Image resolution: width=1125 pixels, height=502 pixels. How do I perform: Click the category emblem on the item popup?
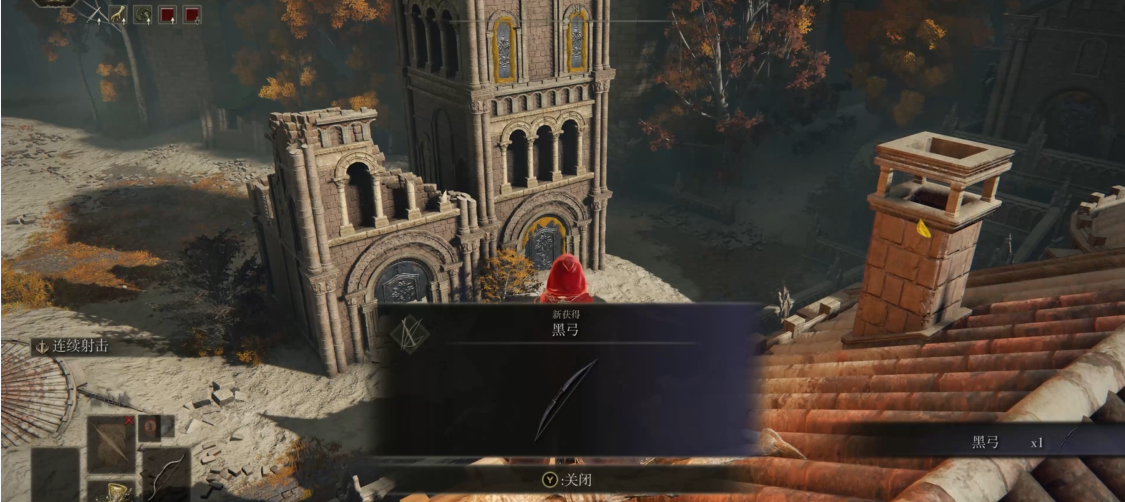click(x=409, y=335)
